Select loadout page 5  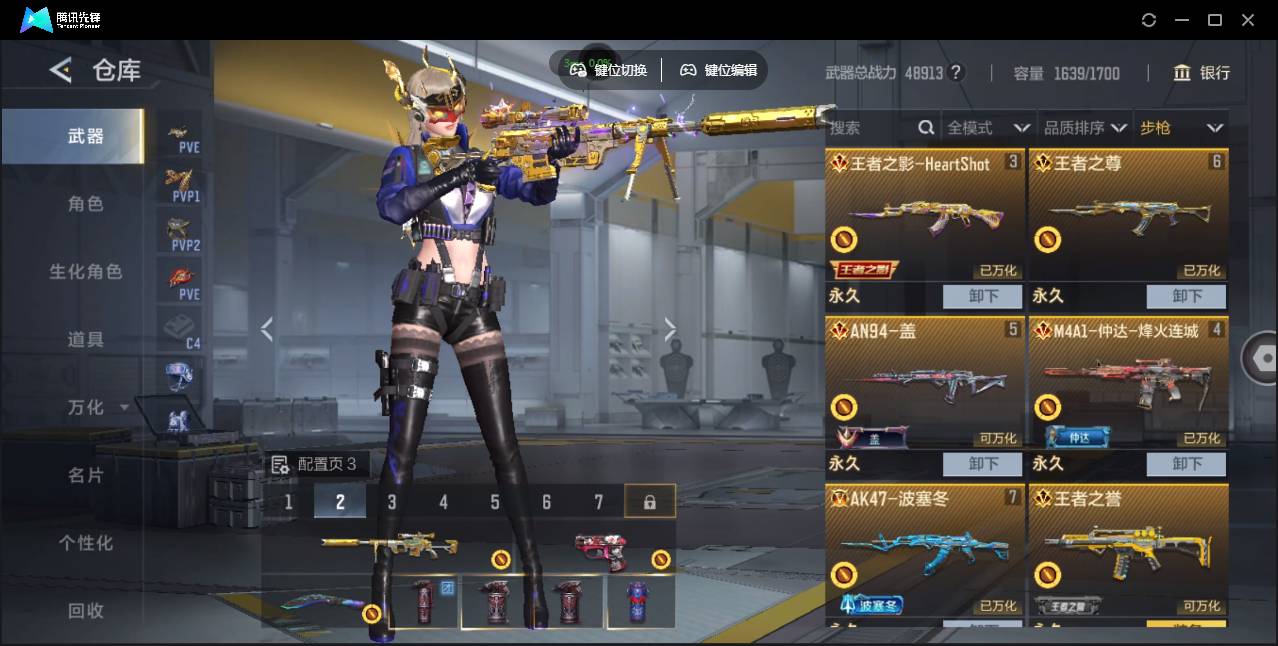(495, 502)
